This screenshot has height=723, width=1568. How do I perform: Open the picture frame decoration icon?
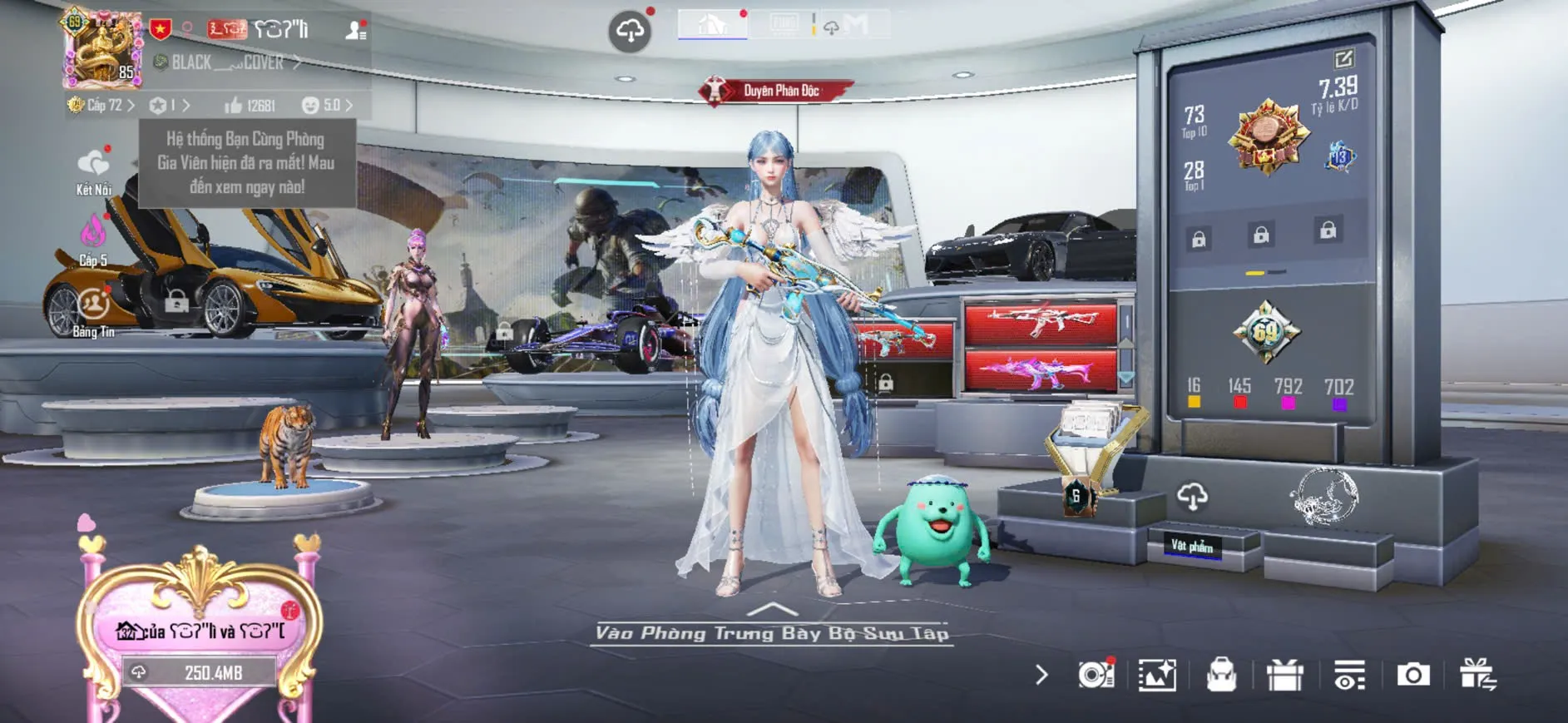click(x=1157, y=675)
